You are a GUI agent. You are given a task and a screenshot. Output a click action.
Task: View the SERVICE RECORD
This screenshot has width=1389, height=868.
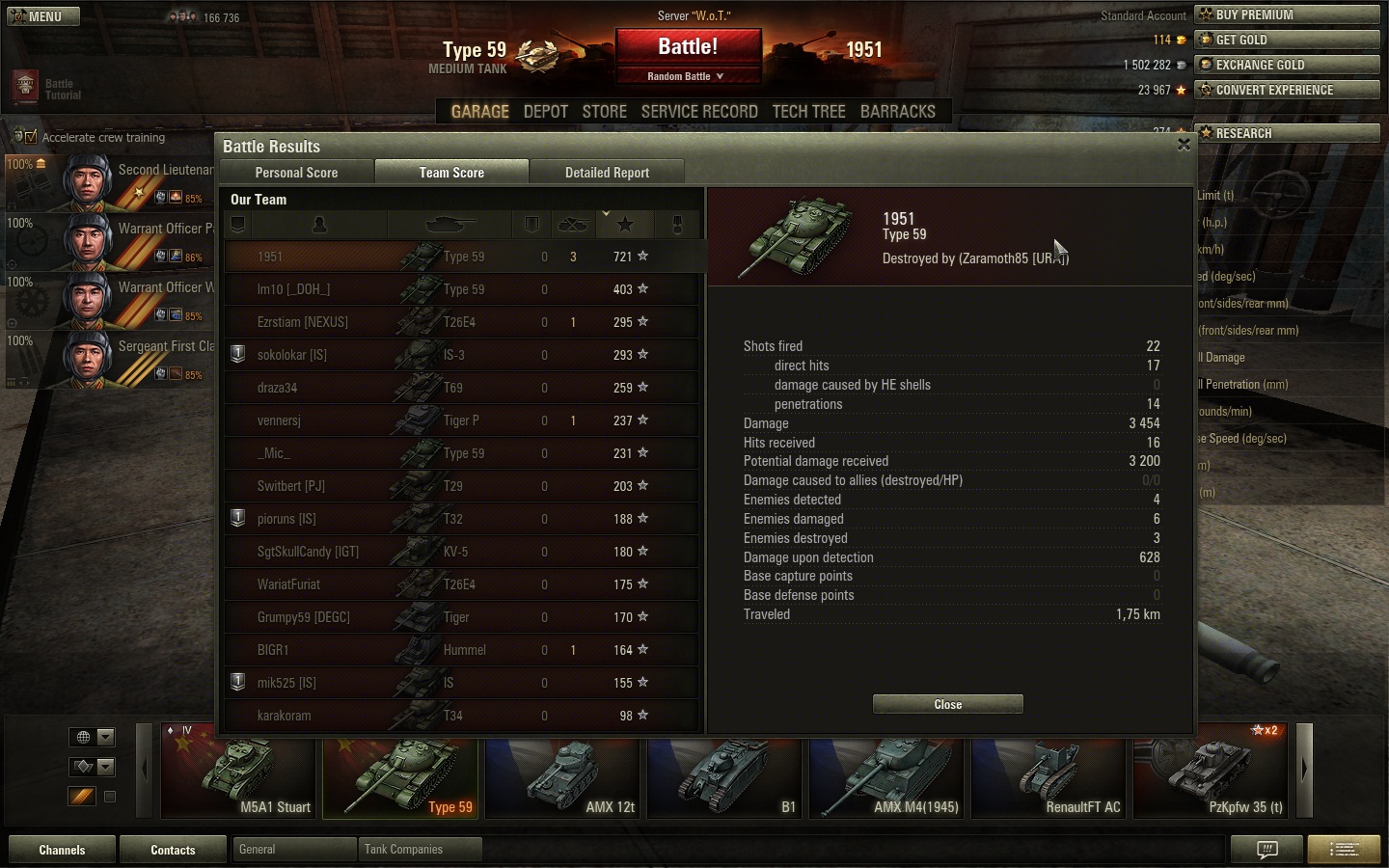point(699,112)
